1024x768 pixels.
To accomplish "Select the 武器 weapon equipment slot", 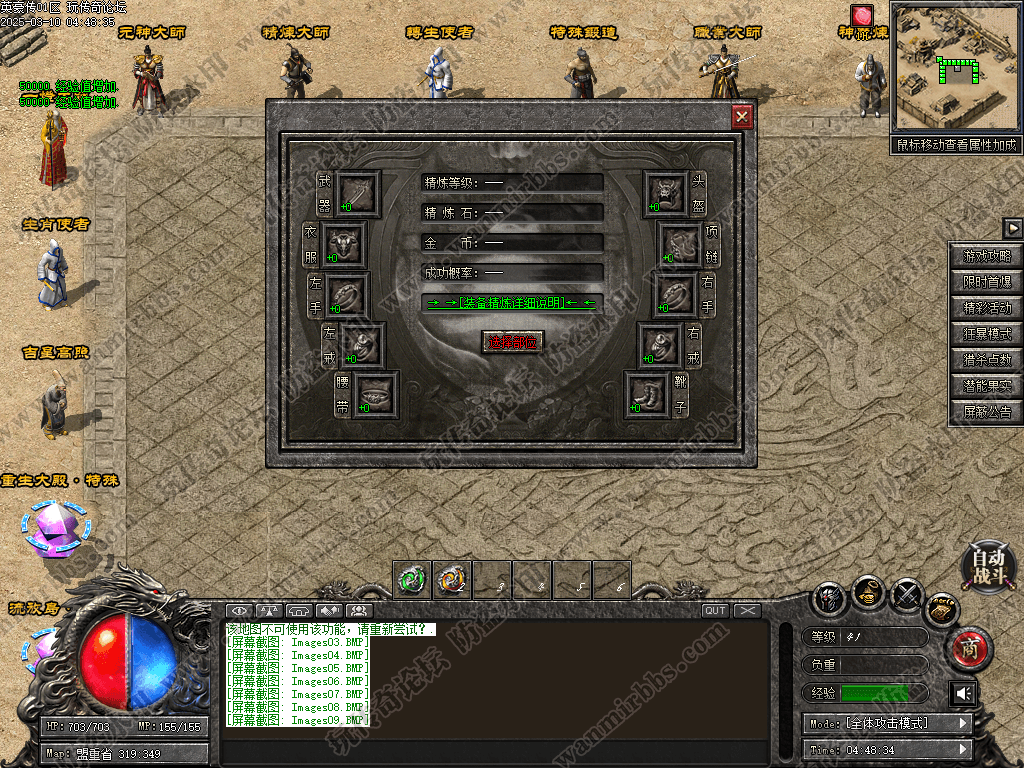I will 356,192.
